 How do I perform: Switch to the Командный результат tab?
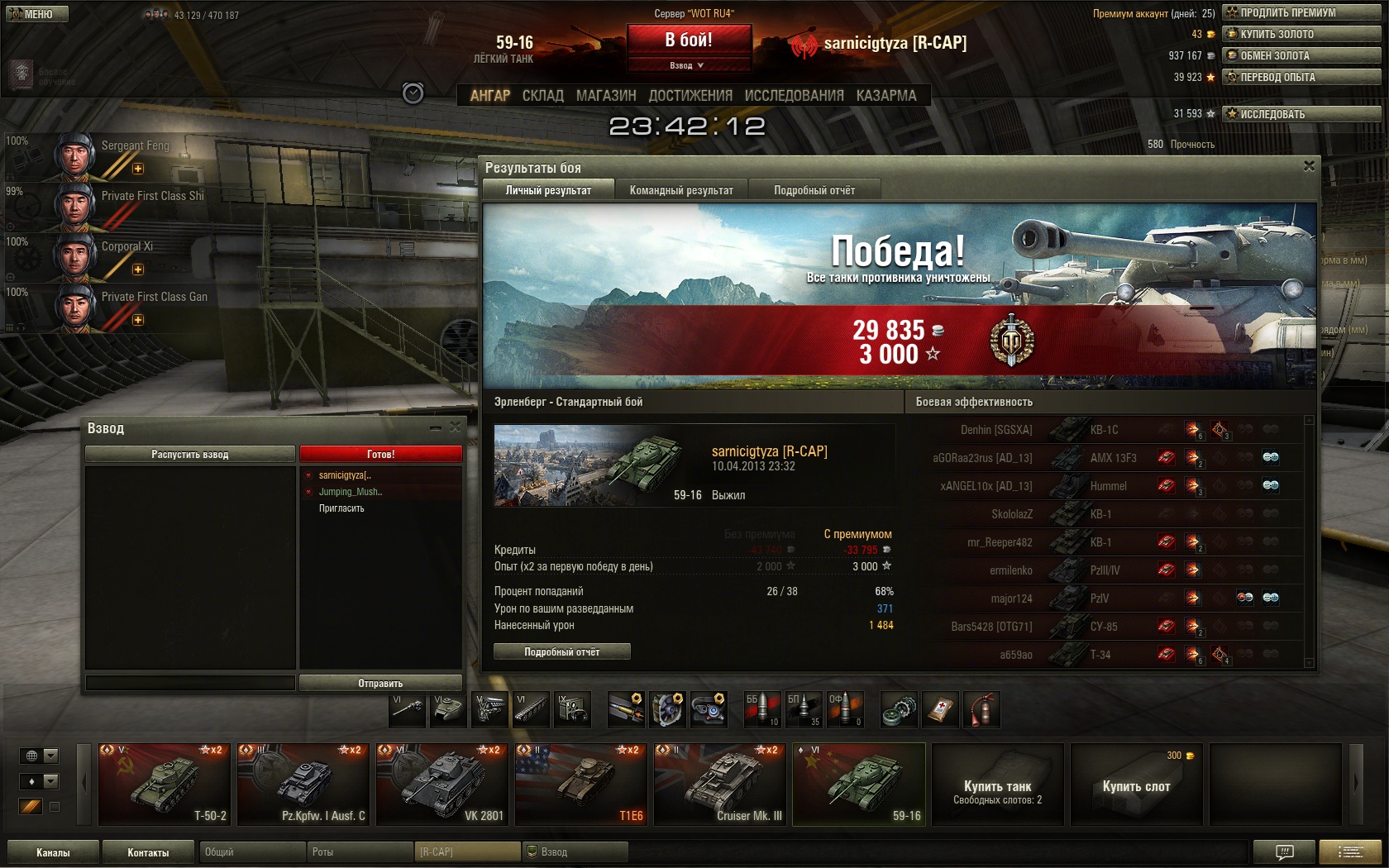681,190
